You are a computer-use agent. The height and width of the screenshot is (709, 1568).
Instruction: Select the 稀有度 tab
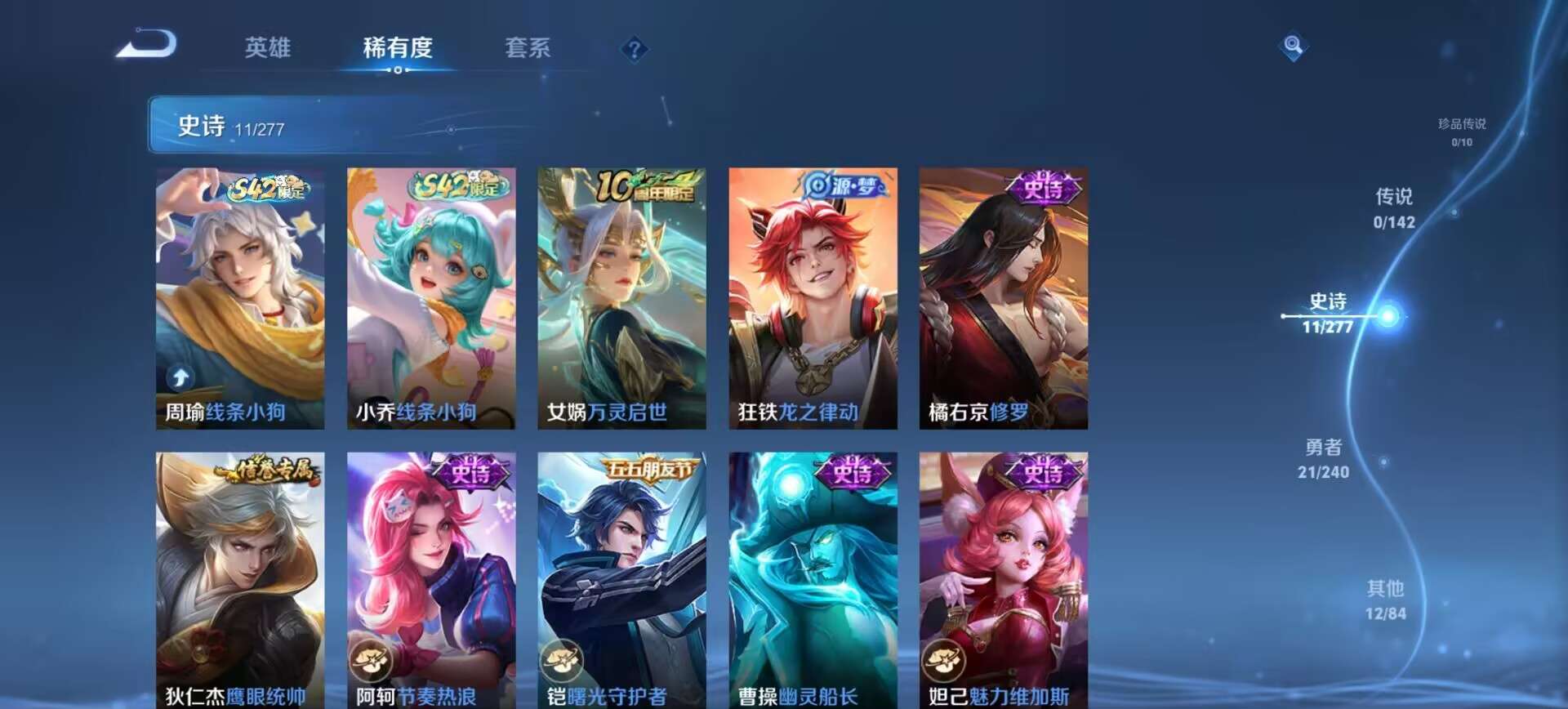398,48
